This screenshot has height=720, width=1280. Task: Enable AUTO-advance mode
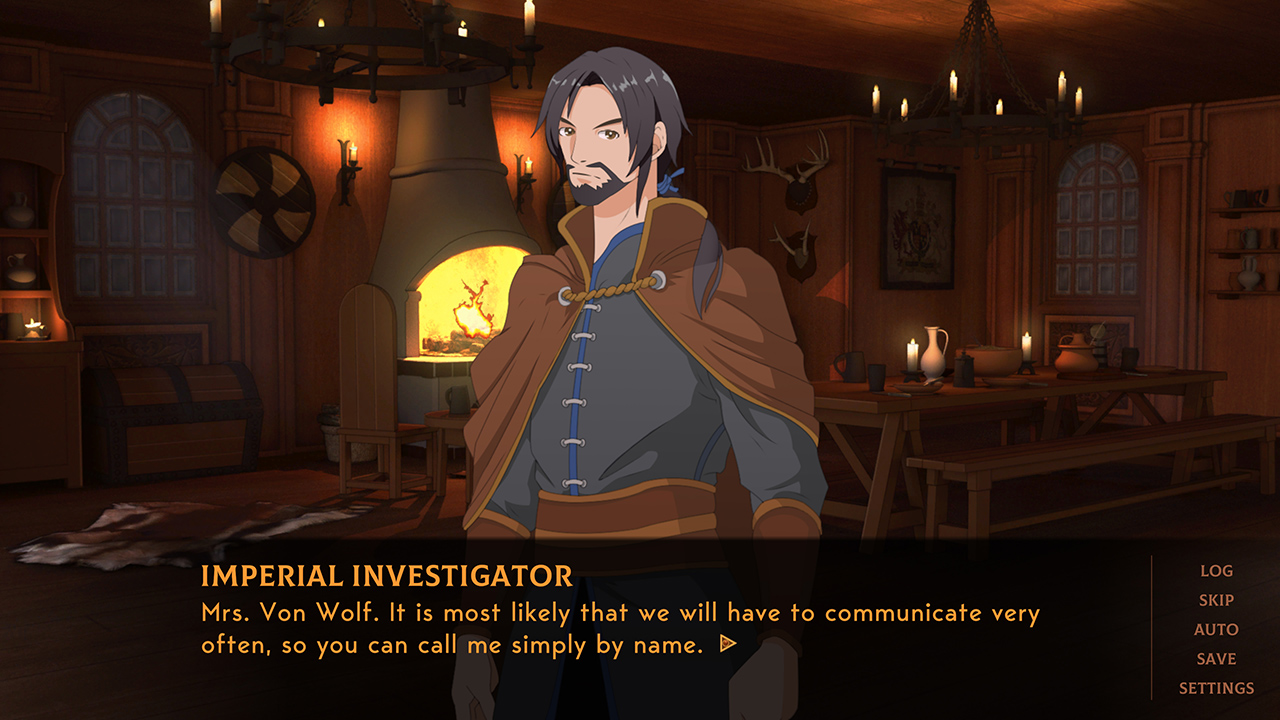(x=1216, y=630)
